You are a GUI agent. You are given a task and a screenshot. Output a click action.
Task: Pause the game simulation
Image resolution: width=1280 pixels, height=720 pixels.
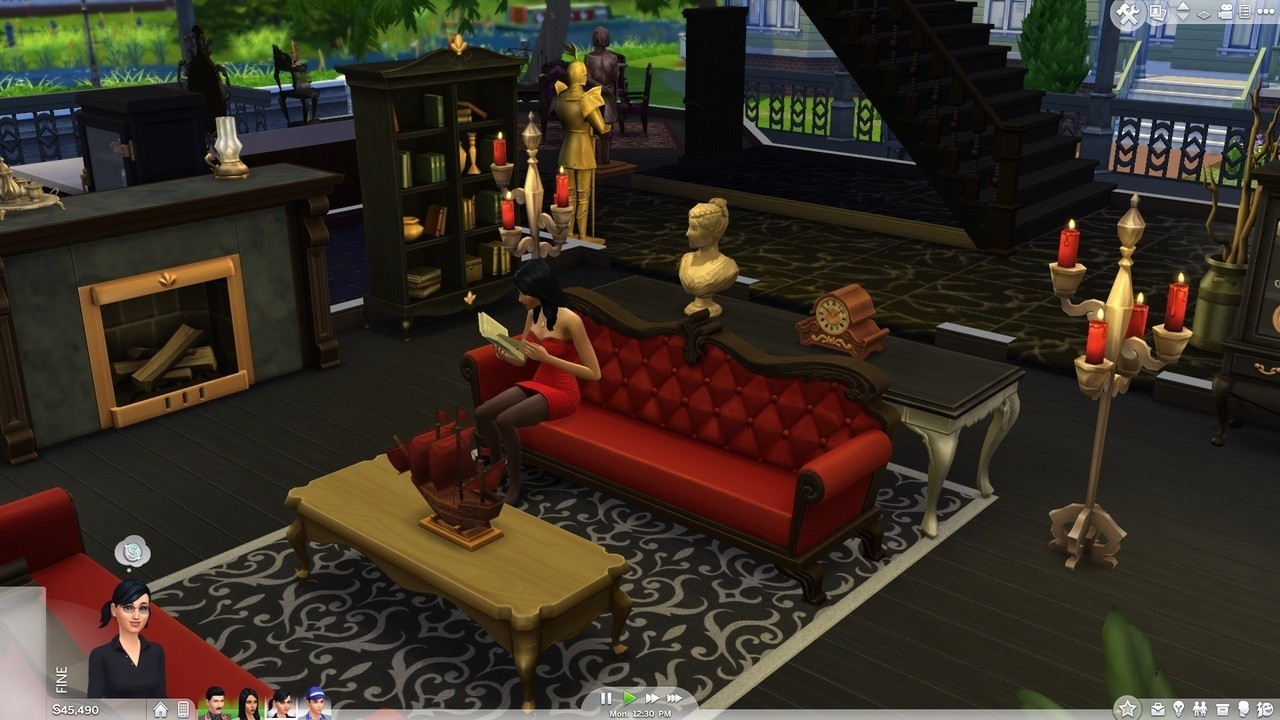[x=606, y=699]
